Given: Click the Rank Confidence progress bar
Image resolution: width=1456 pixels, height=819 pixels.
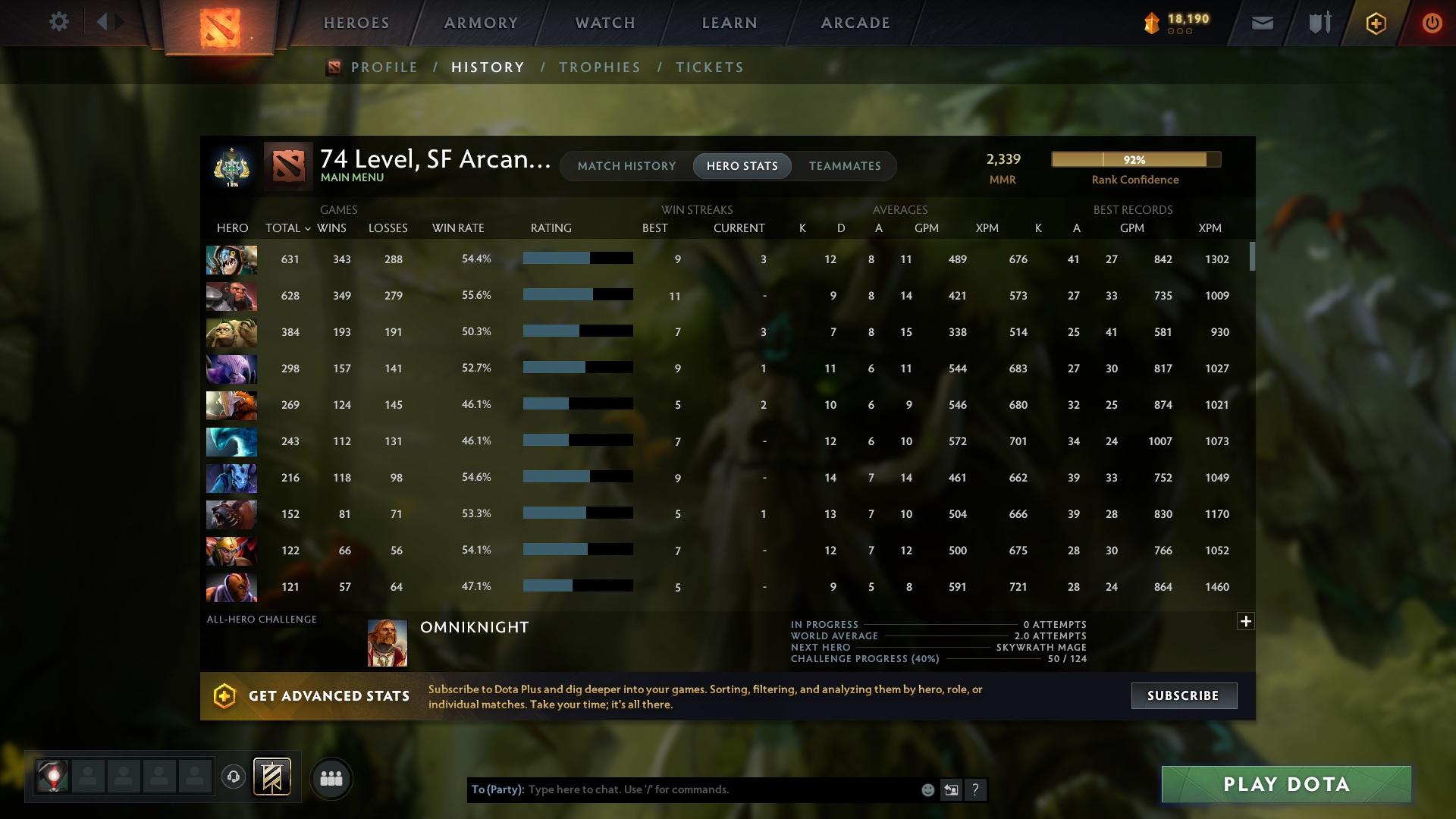Looking at the screenshot, I should [1135, 159].
